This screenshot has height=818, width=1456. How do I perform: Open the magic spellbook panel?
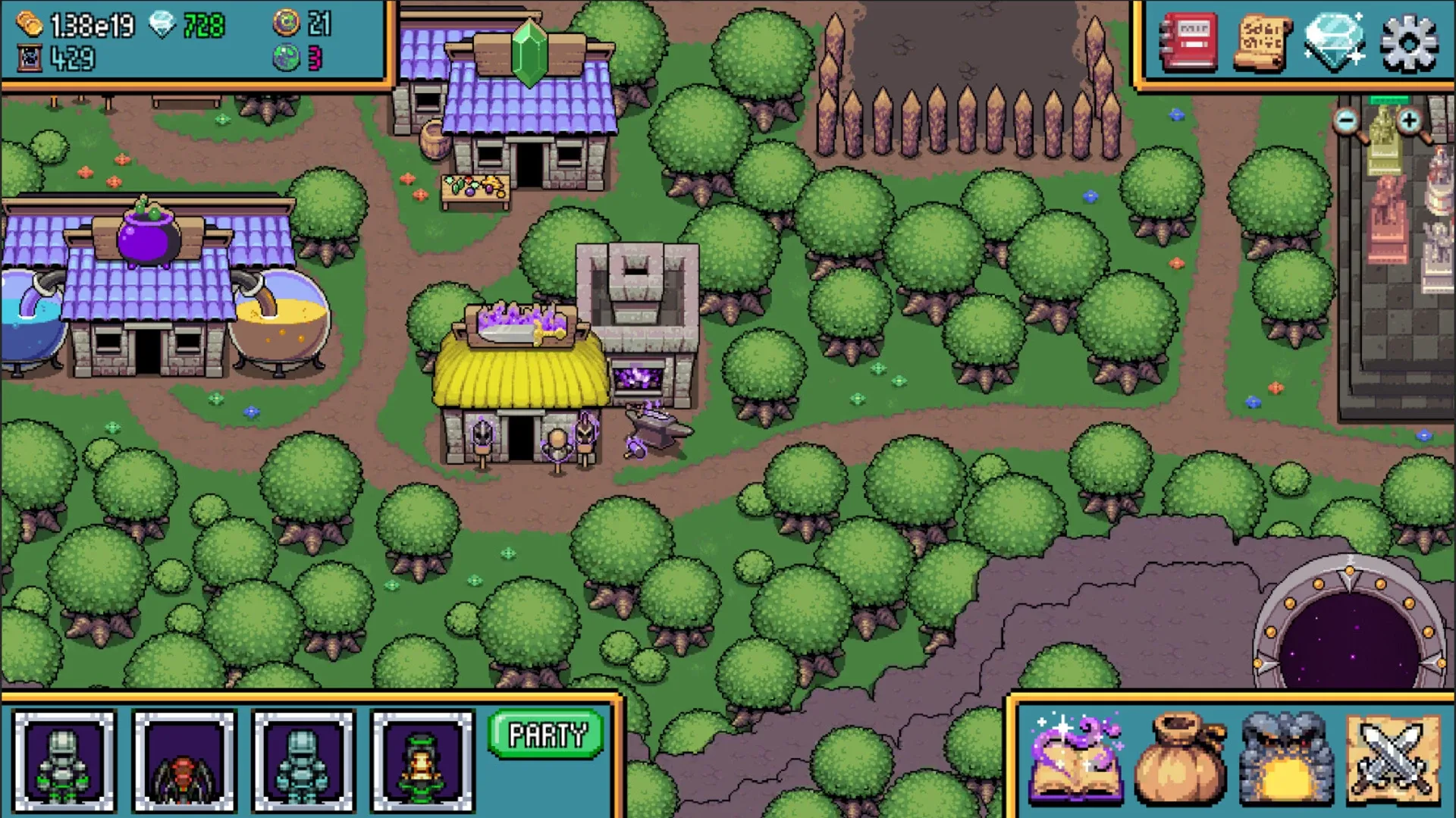tap(1078, 760)
